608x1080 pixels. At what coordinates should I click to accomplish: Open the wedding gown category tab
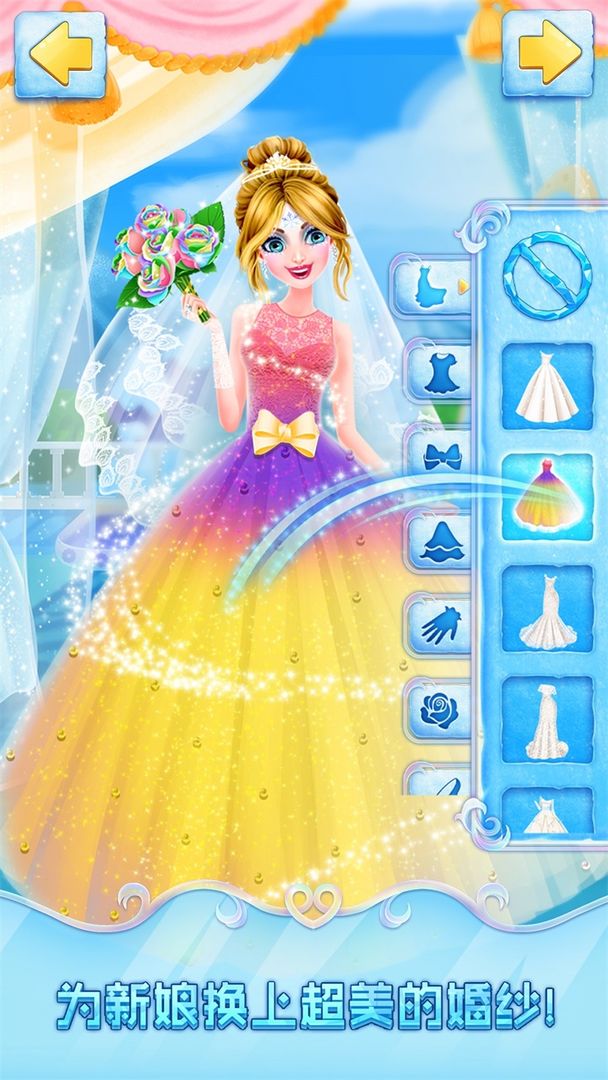coord(436,286)
